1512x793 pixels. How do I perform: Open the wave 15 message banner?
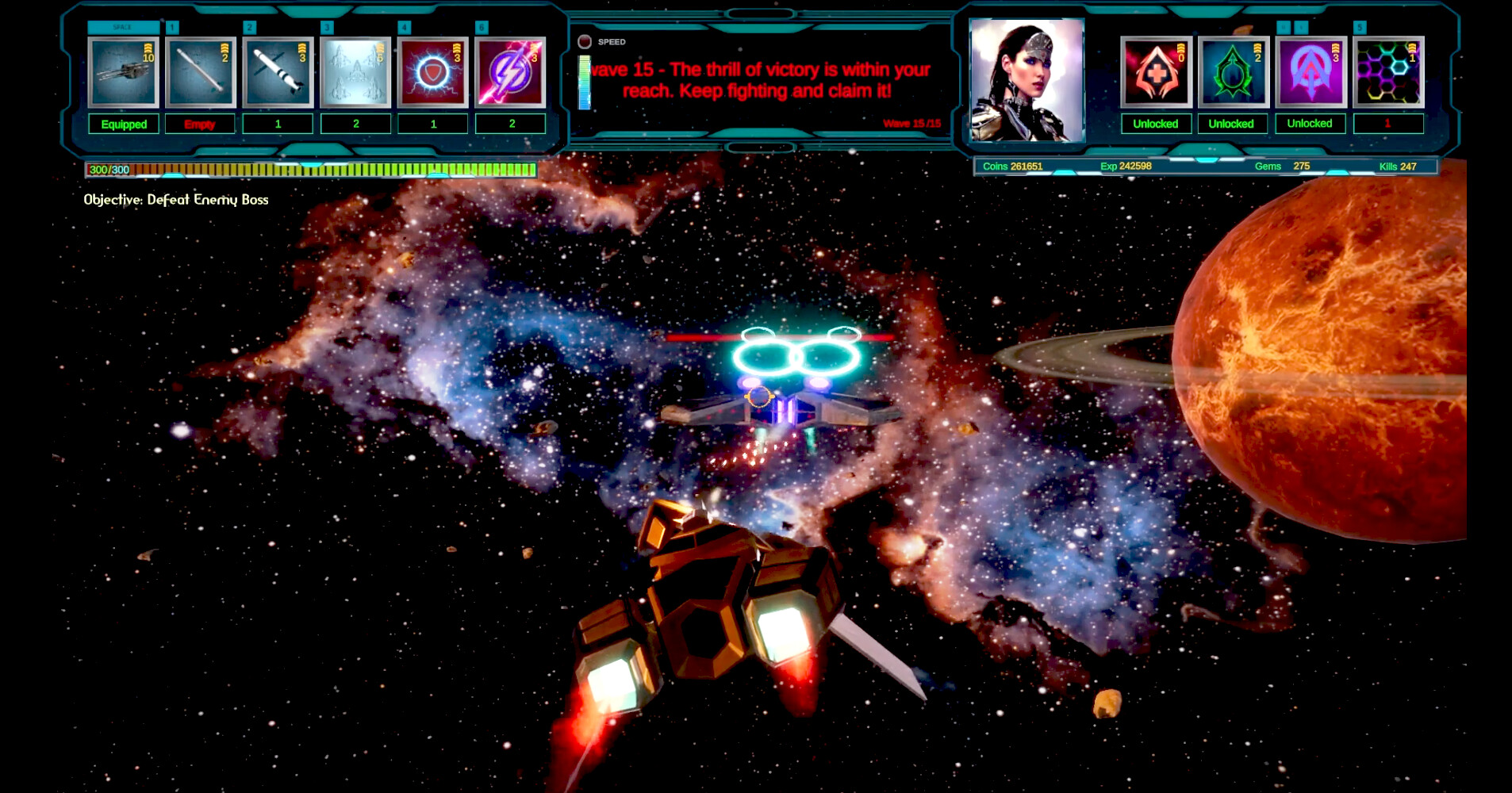(x=758, y=79)
